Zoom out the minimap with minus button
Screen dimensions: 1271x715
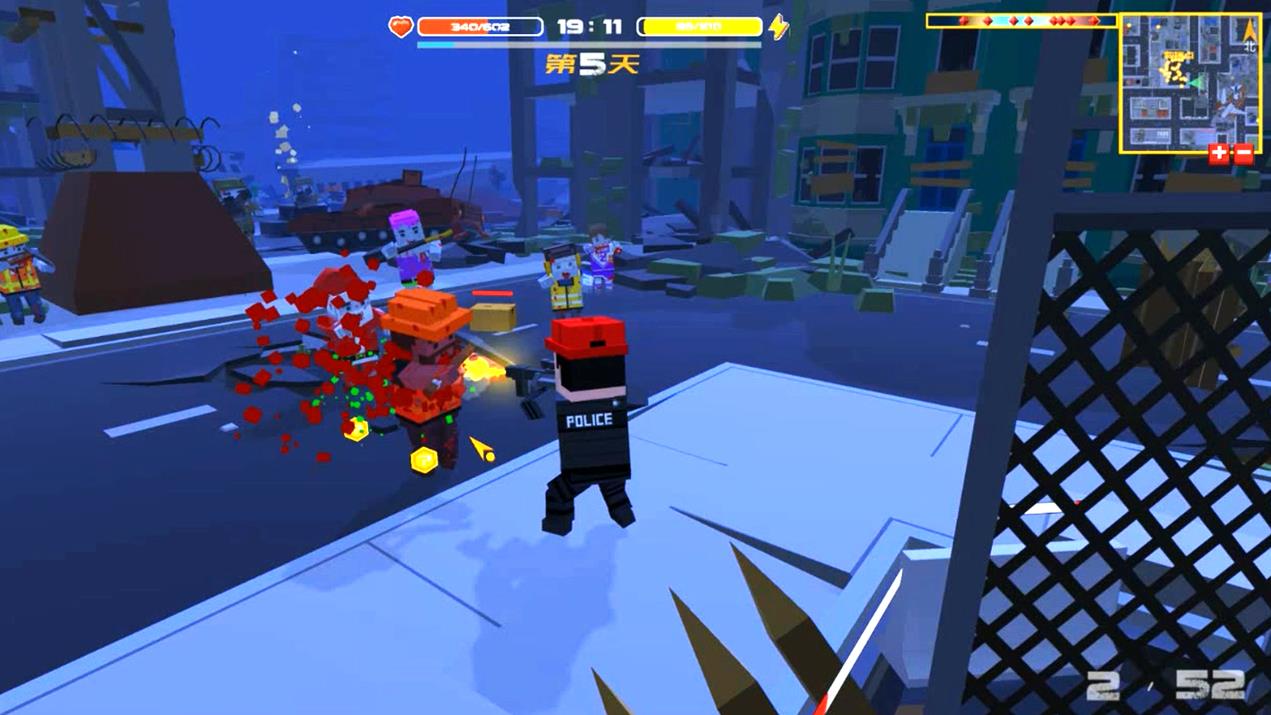tap(1244, 154)
